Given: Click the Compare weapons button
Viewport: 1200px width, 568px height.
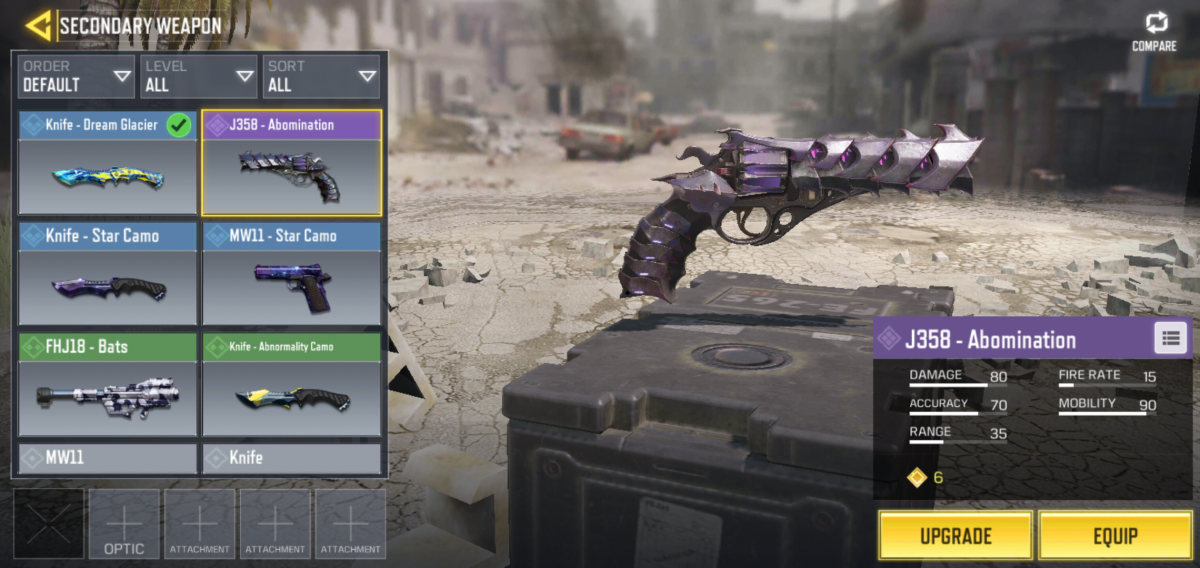Looking at the screenshot, I should tap(1154, 31).
